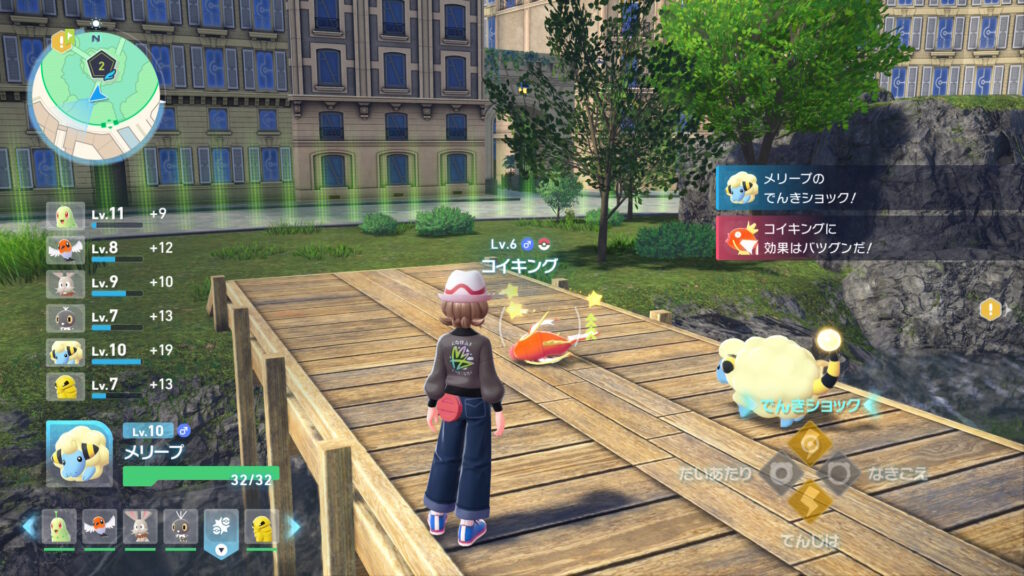The width and height of the screenshot is (1024, 576).
Task: Choose the なきごえ move icon
Action: pos(839,473)
